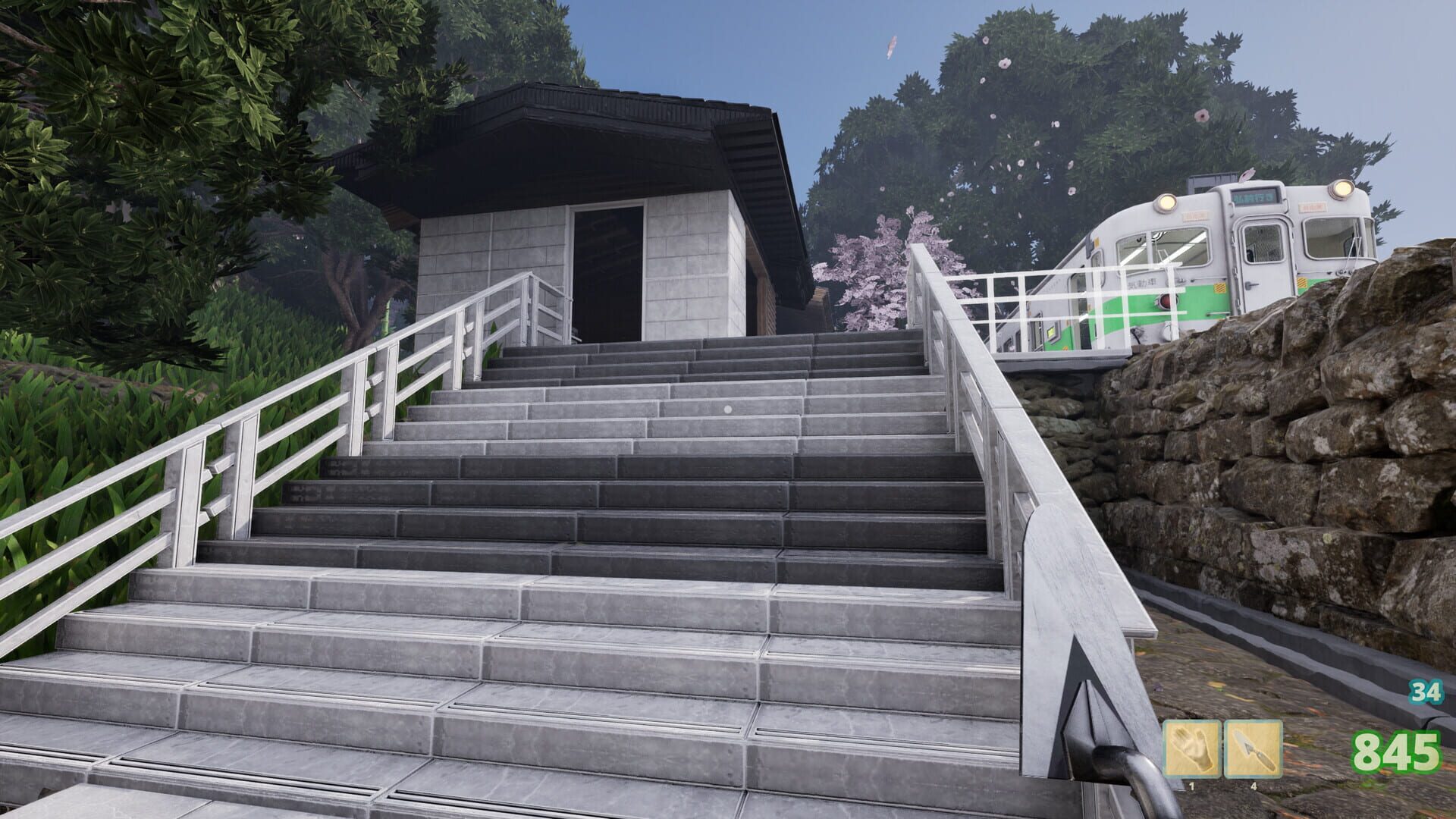Click the train's red marker light
Screen dimensions: 1456x819
pyautogui.click(x=1166, y=301)
